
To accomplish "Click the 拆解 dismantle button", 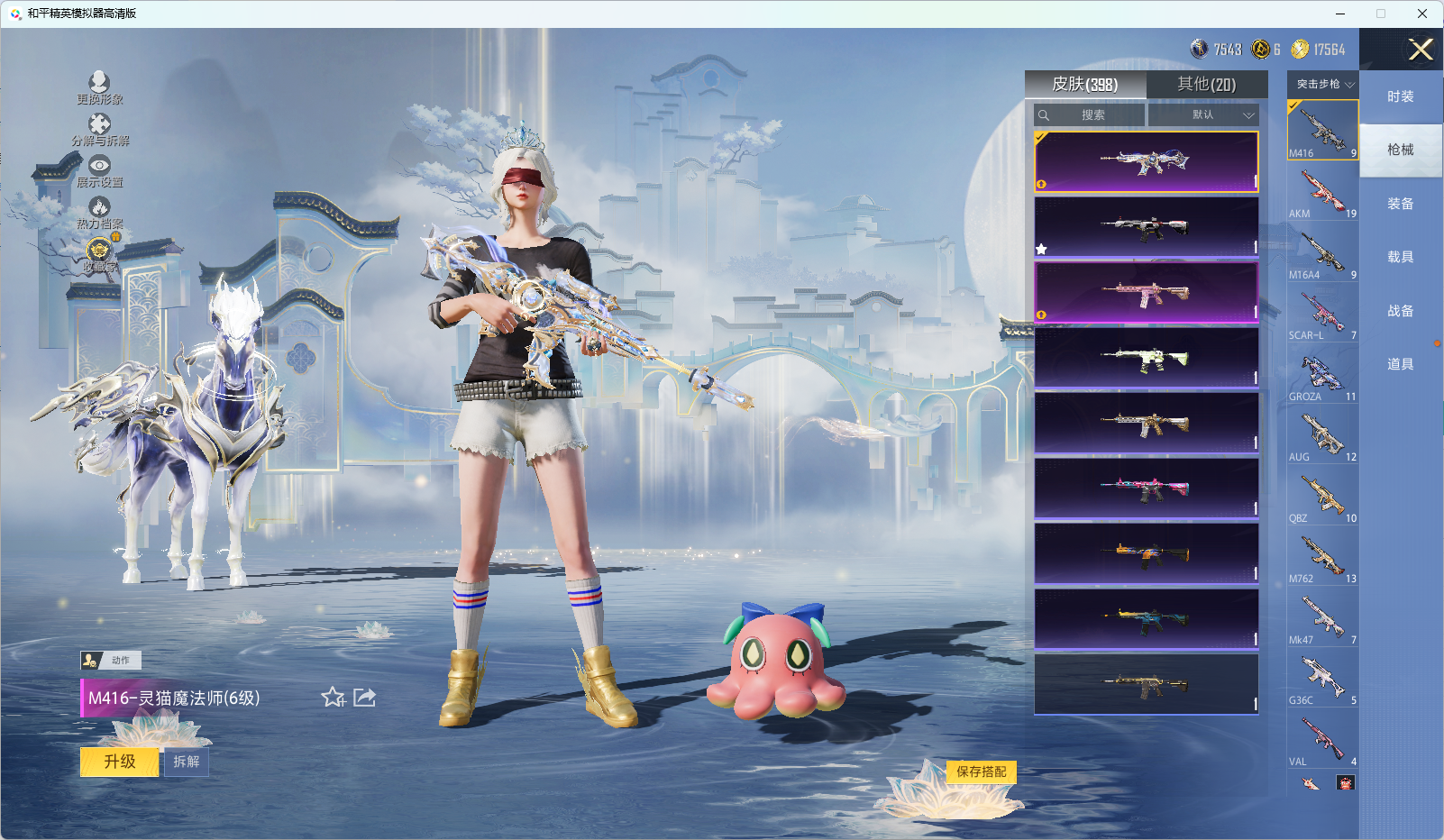I will coord(186,762).
